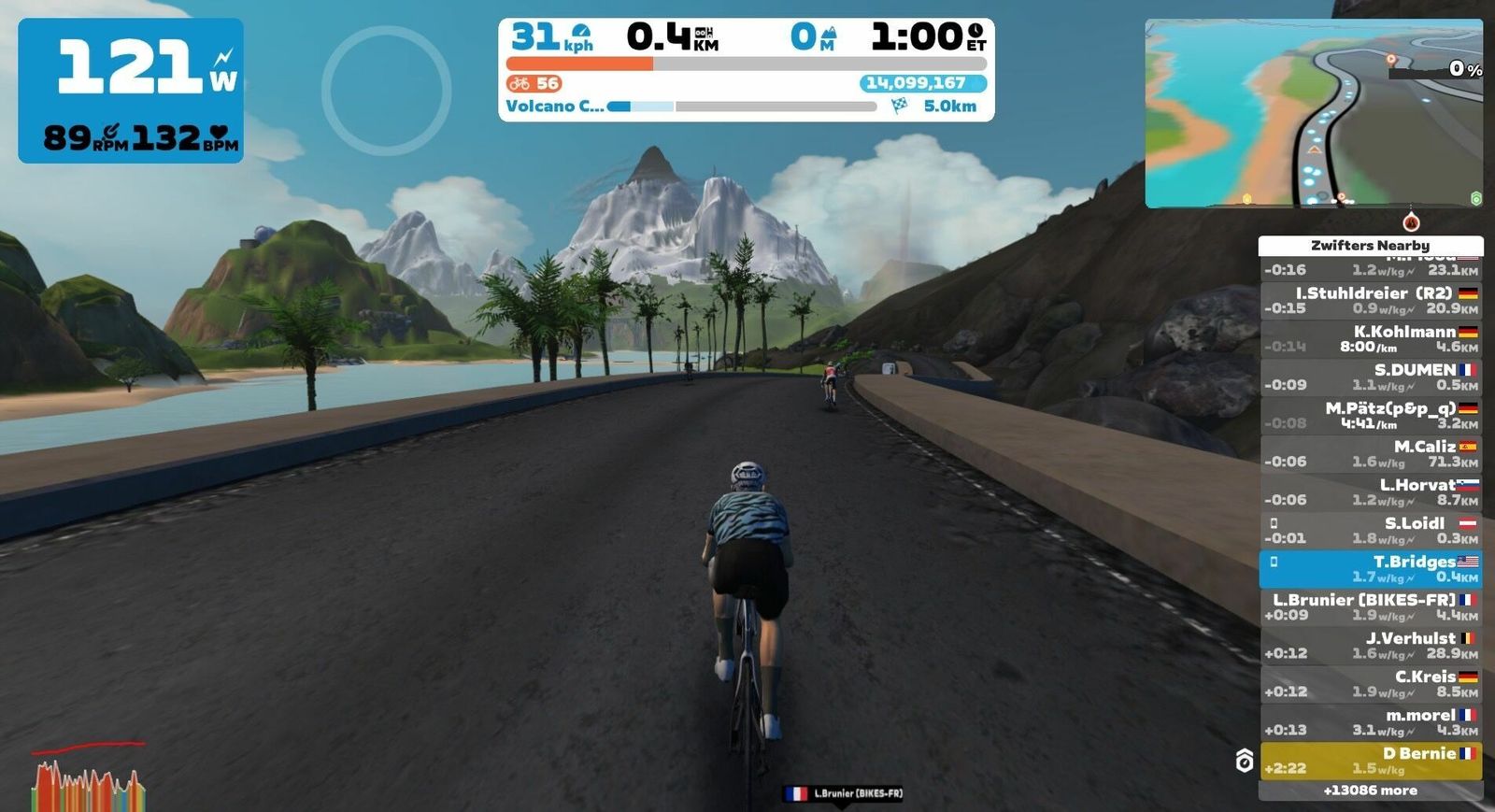
Task: Select L.Horvat in Zwifters Nearby
Action: (1370, 492)
